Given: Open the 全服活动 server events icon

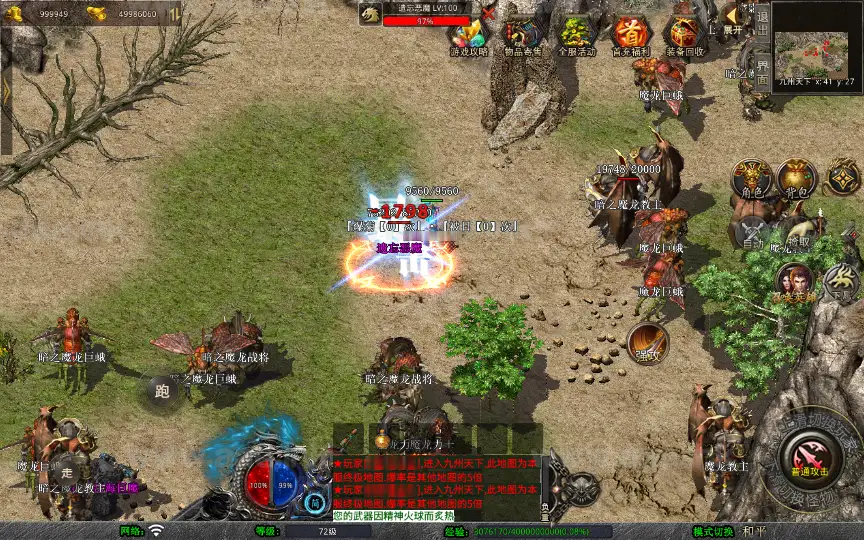Looking at the screenshot, I should click(x=576, y=34).
